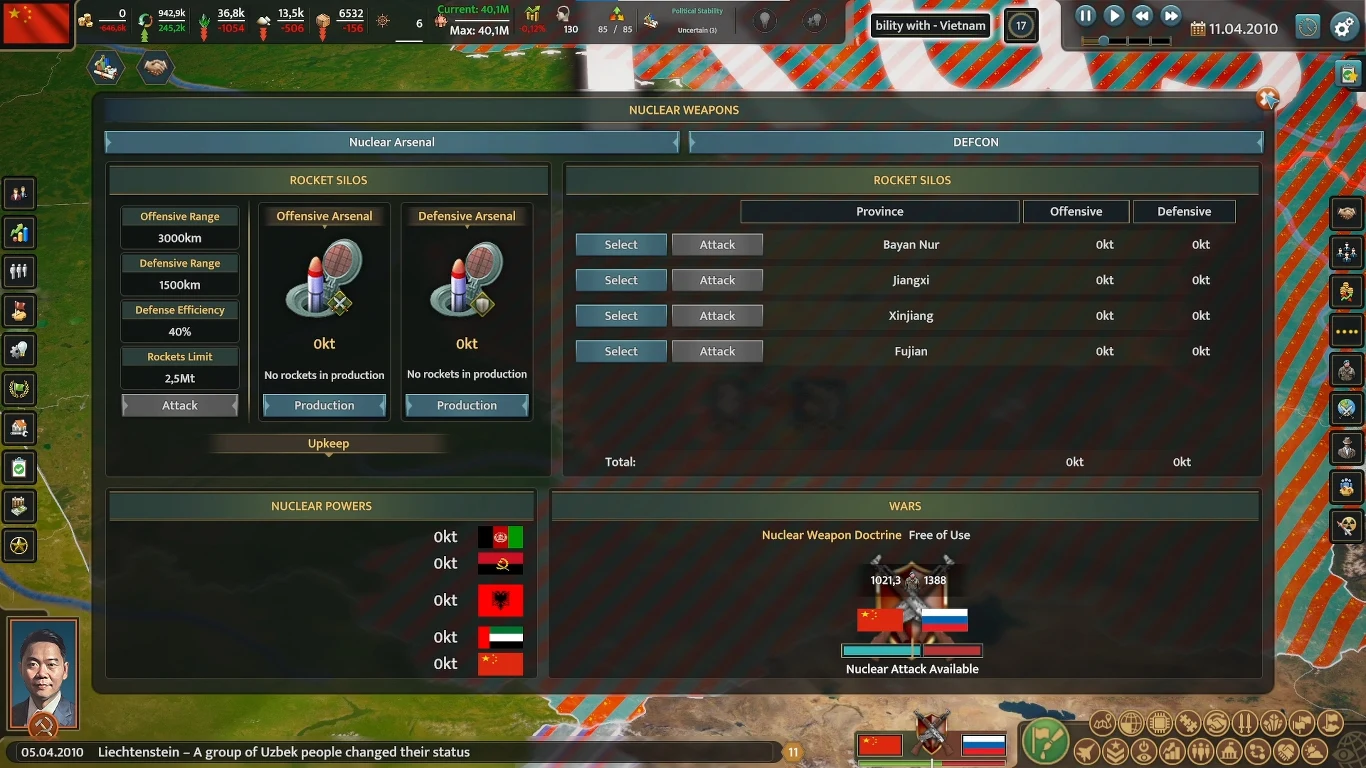Pause the game with the pause button
The height and width of the screenshot is (768, 1366).
[1084, 15]
